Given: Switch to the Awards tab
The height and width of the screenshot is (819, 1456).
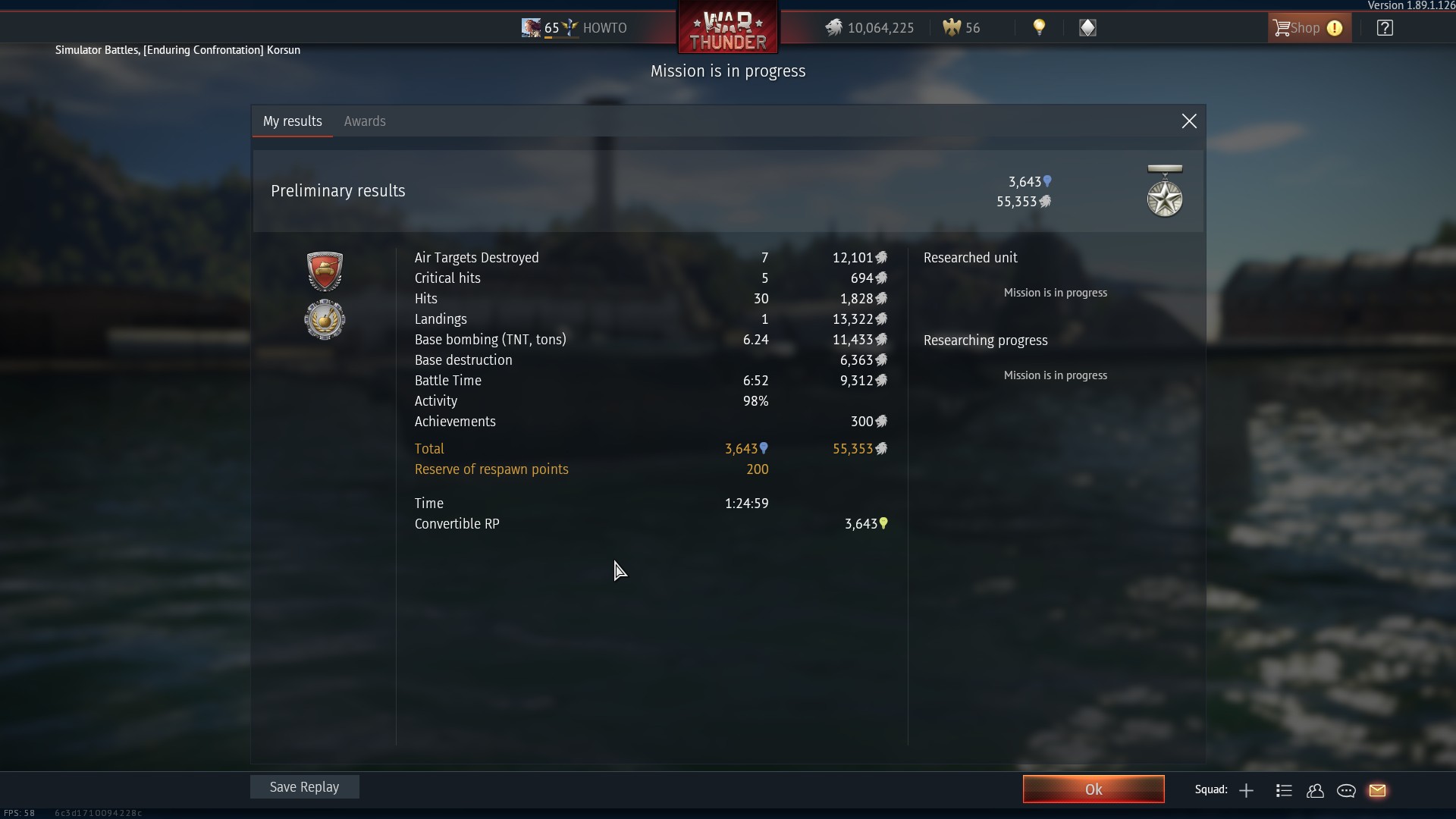Looking at the screenshot, I should tap(365, 121).
